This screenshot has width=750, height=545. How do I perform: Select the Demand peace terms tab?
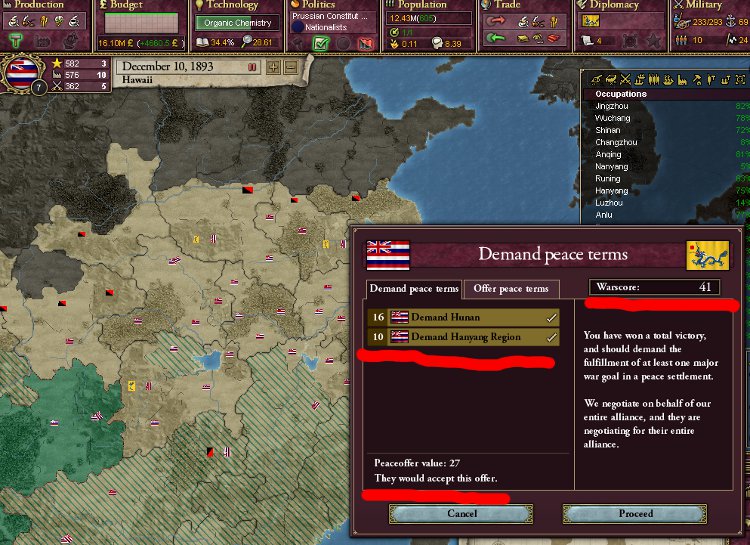(414, 289)
